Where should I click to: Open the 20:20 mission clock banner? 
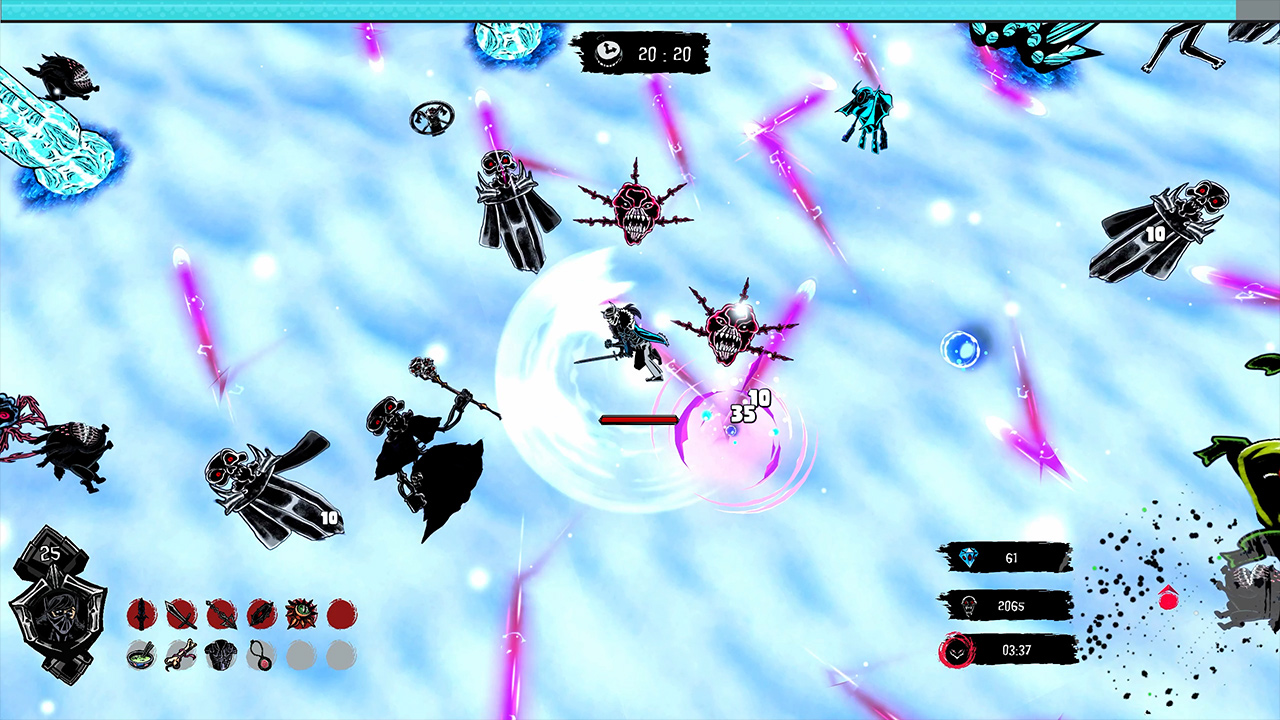click(x=640, y=54)
